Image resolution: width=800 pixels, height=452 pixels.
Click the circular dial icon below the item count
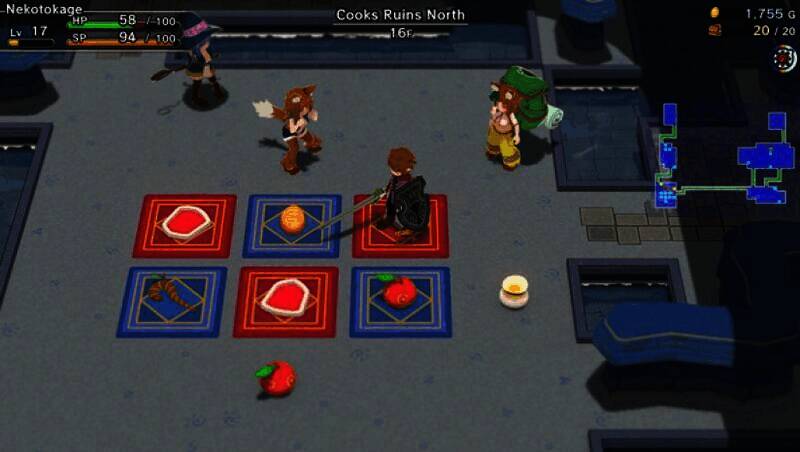[785, 58]
